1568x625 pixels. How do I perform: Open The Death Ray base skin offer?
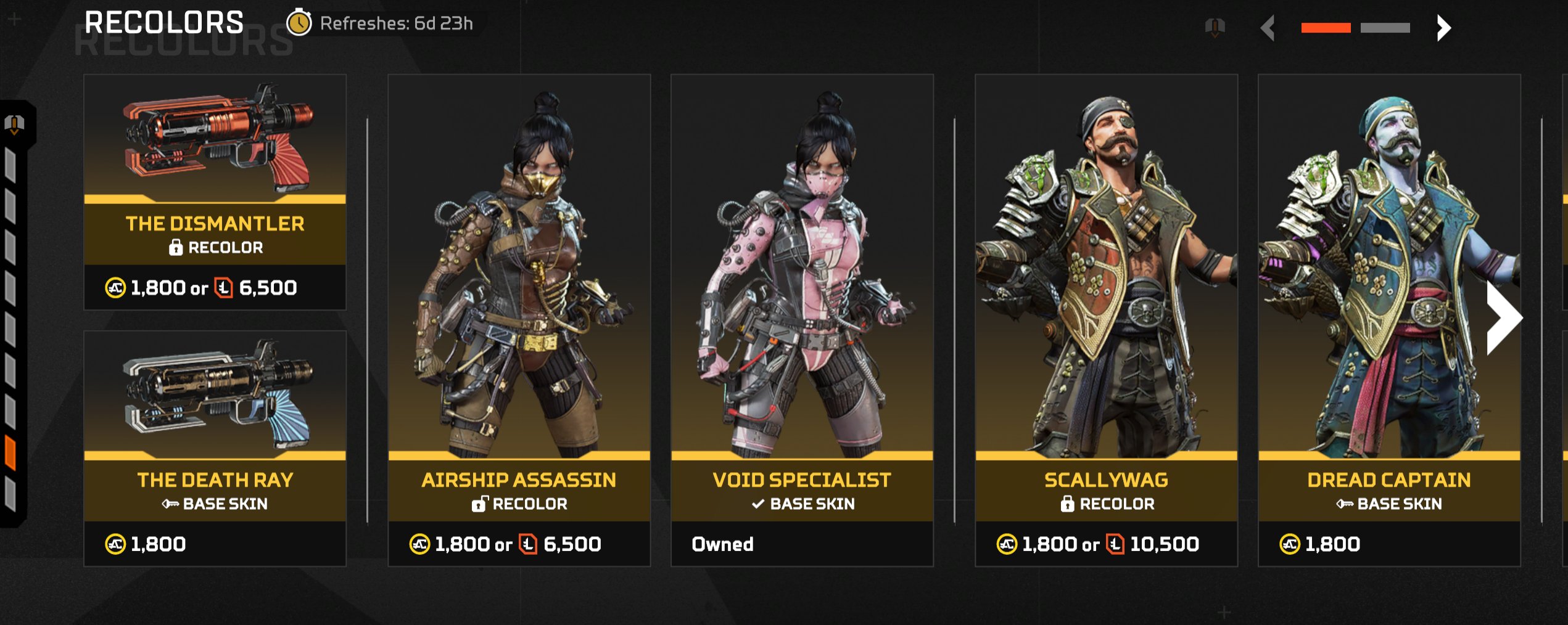215,448
